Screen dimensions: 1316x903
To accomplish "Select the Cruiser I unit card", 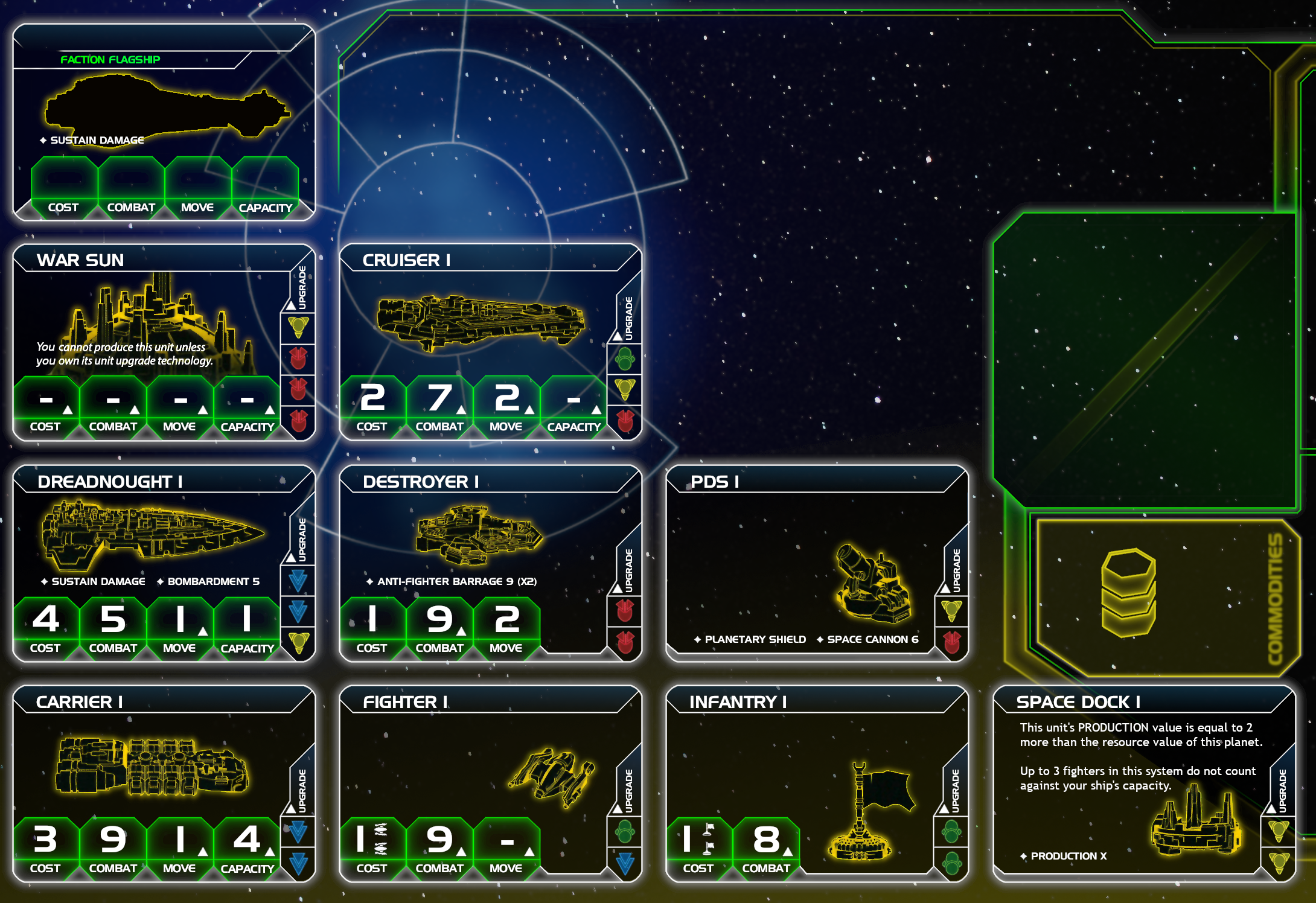I will (490, 342).
